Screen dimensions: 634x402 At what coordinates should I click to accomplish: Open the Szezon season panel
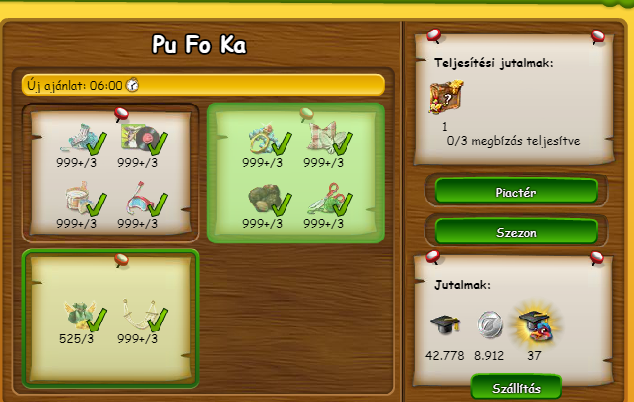516,231
